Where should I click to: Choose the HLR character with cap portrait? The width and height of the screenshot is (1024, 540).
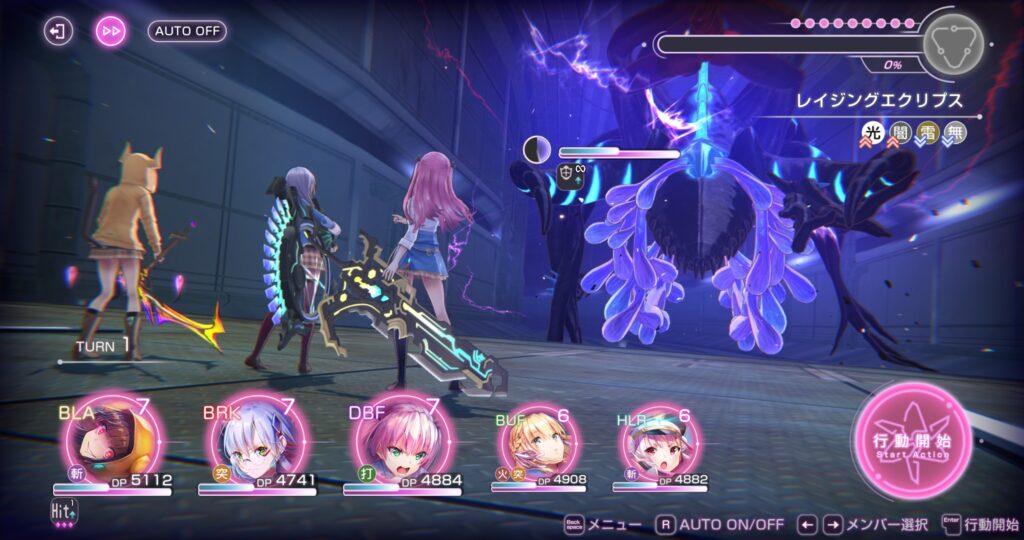click(657, 442)
